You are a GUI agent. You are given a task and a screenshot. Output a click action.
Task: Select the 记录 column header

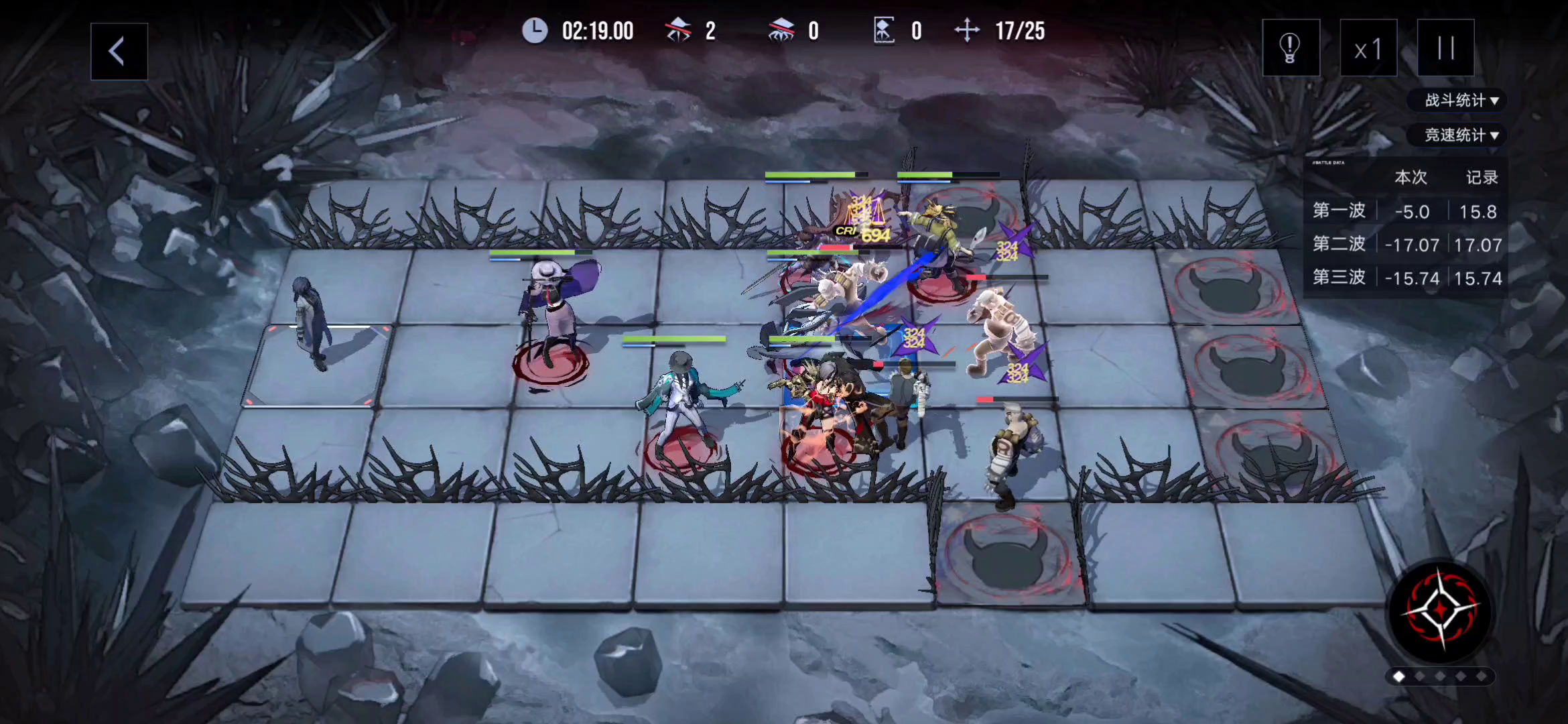pyautogui.click(x=1482, y=177)
